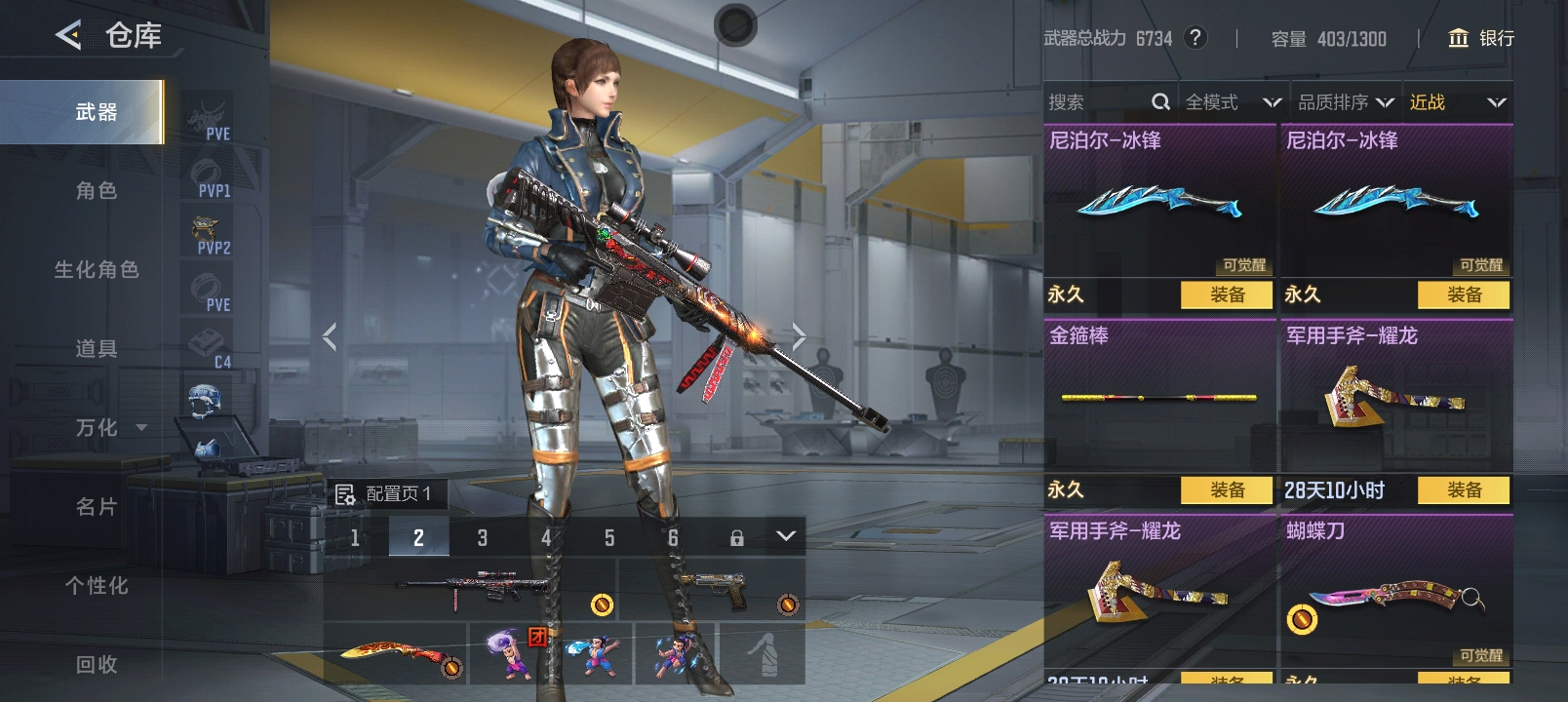Viewport: 1568px width, 702px height.
Task: Equip the 28天10小时 军用手斧-耀龙
Action: [1463, 489]
